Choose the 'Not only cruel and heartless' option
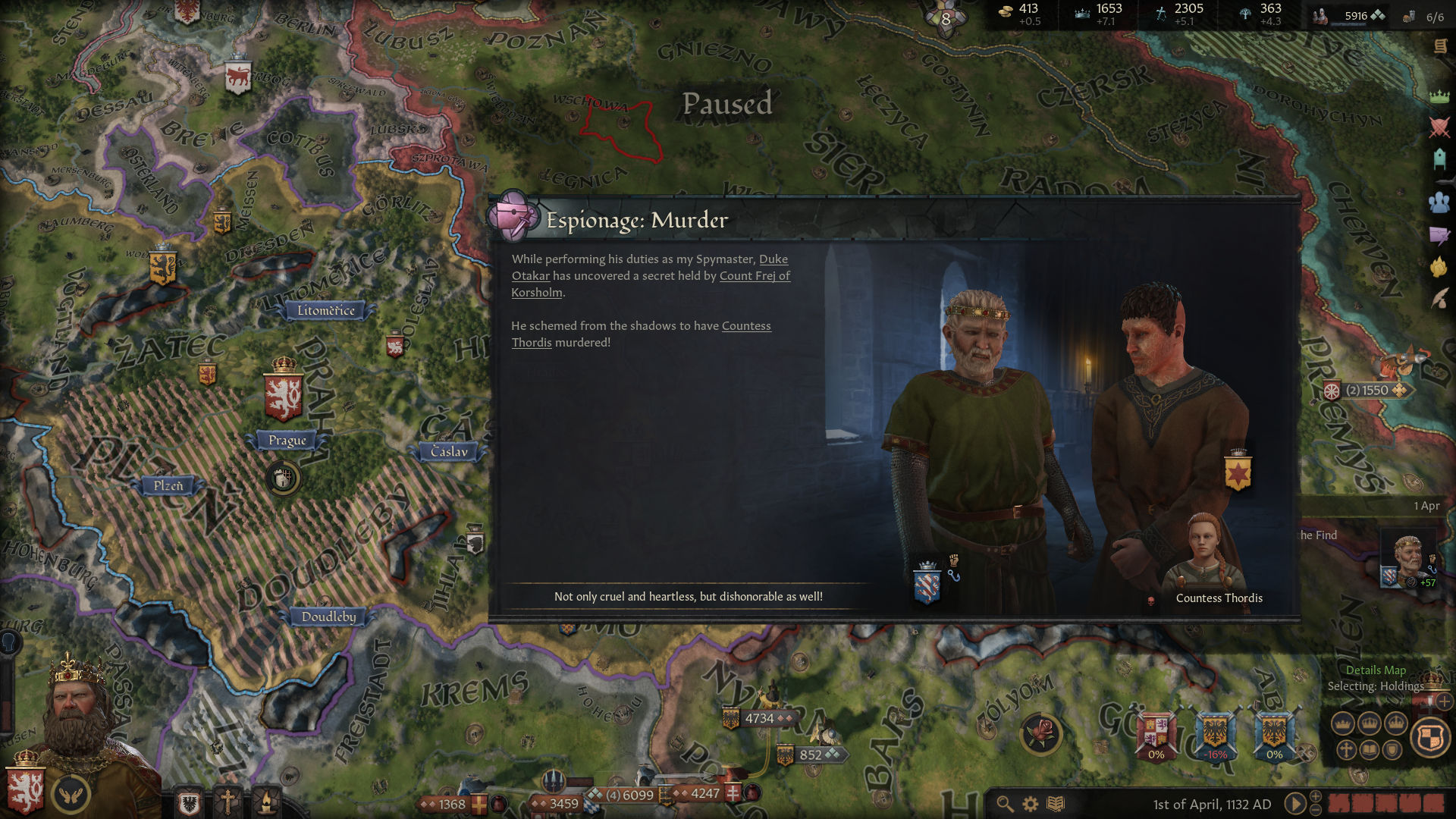The height and width of the screenshot is (819, 1456). (688, 597)
